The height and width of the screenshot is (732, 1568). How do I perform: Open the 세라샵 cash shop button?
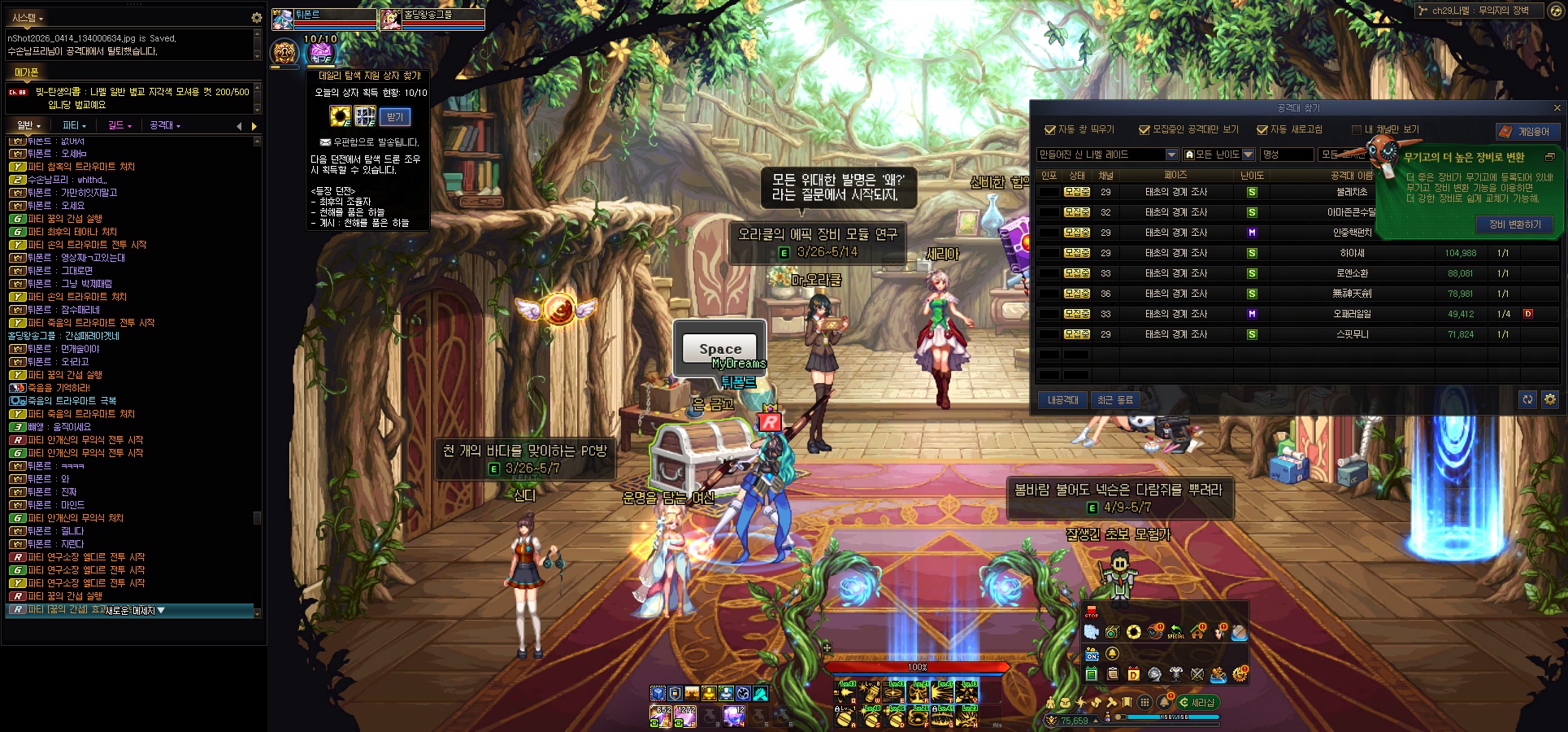(x=1197, y=703)
